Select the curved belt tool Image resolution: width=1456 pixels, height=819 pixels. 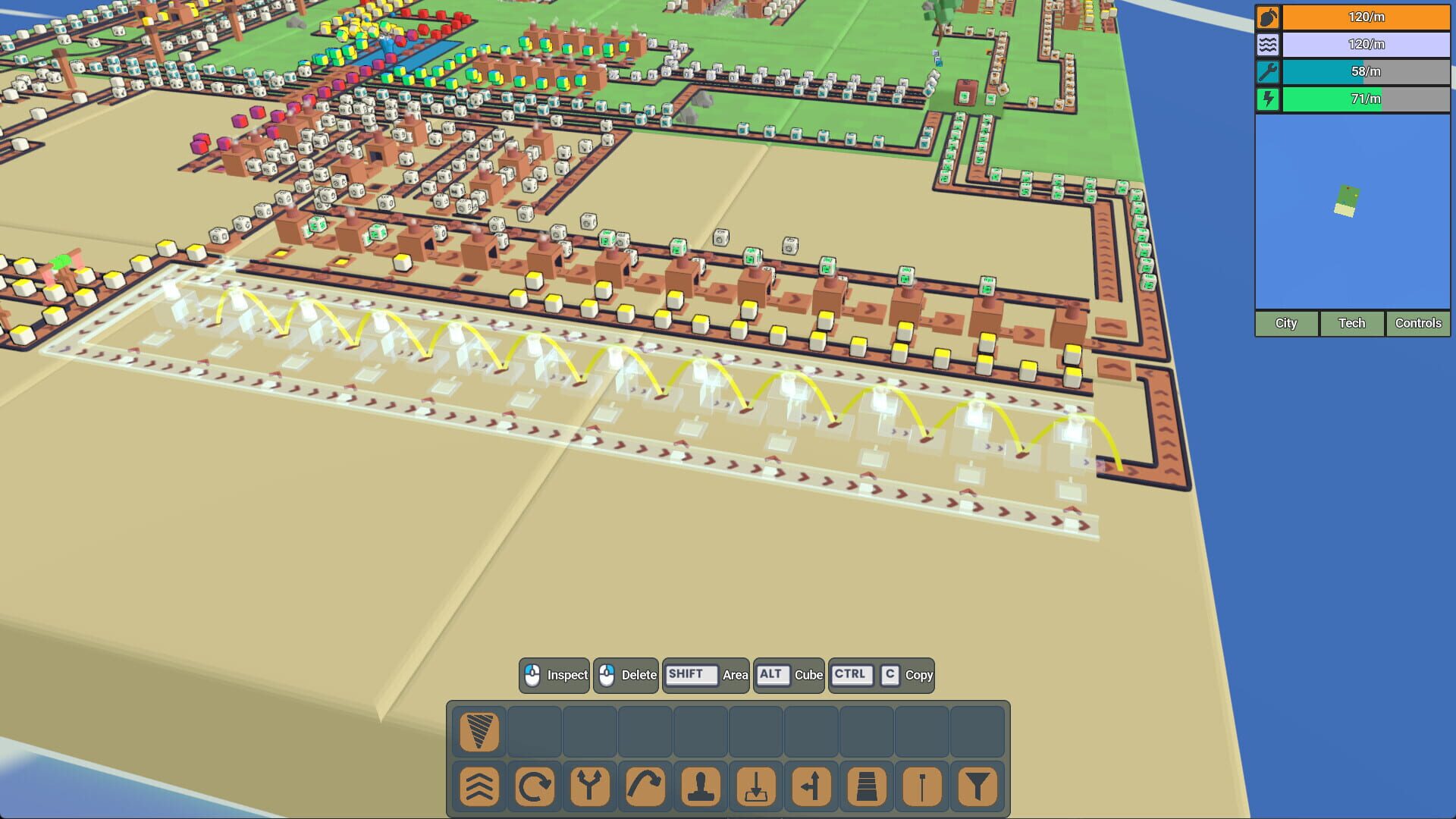pos(645,786)
